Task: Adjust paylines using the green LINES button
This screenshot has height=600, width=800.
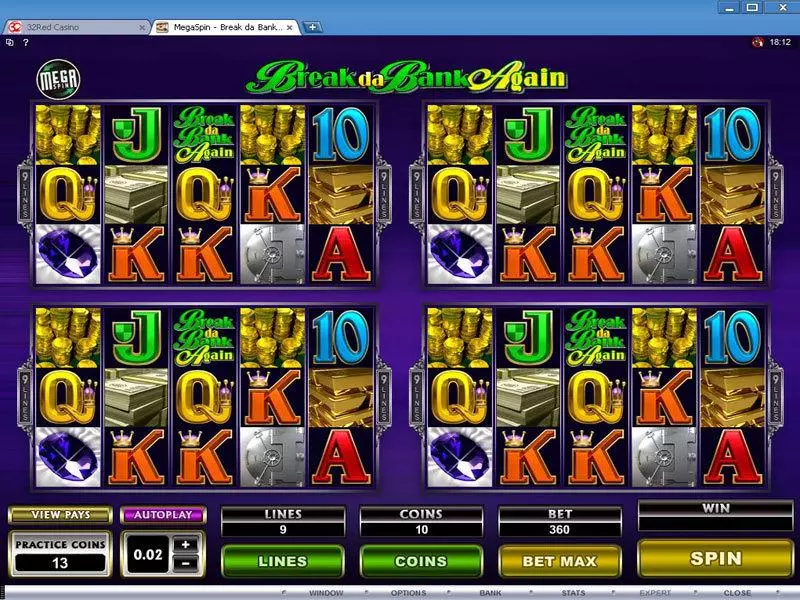Action: (282, 561)
